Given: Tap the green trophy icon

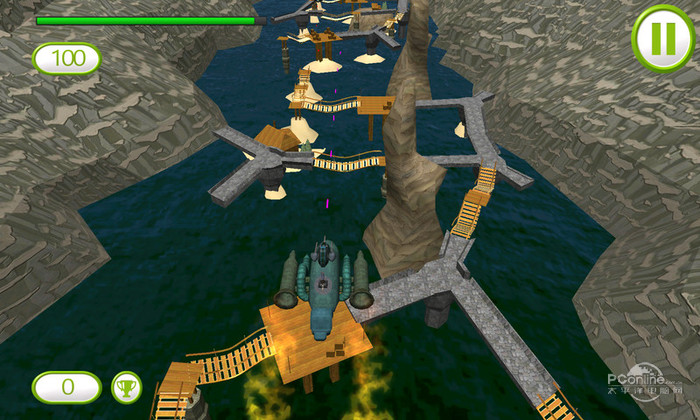Looking at the screenshot, I should 126,386.
